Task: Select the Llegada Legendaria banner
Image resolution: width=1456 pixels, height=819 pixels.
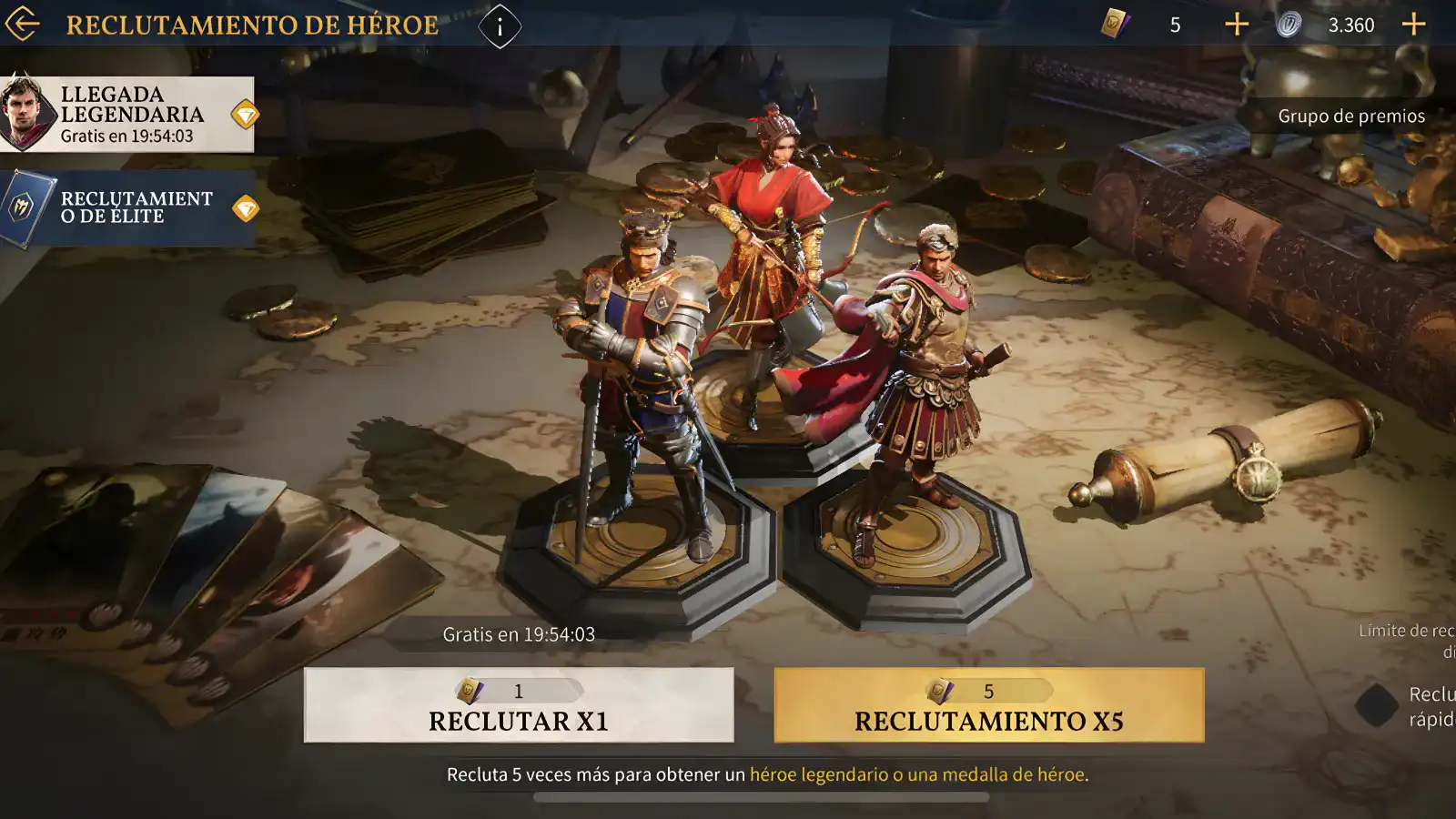Action: [x=132, y=114]
